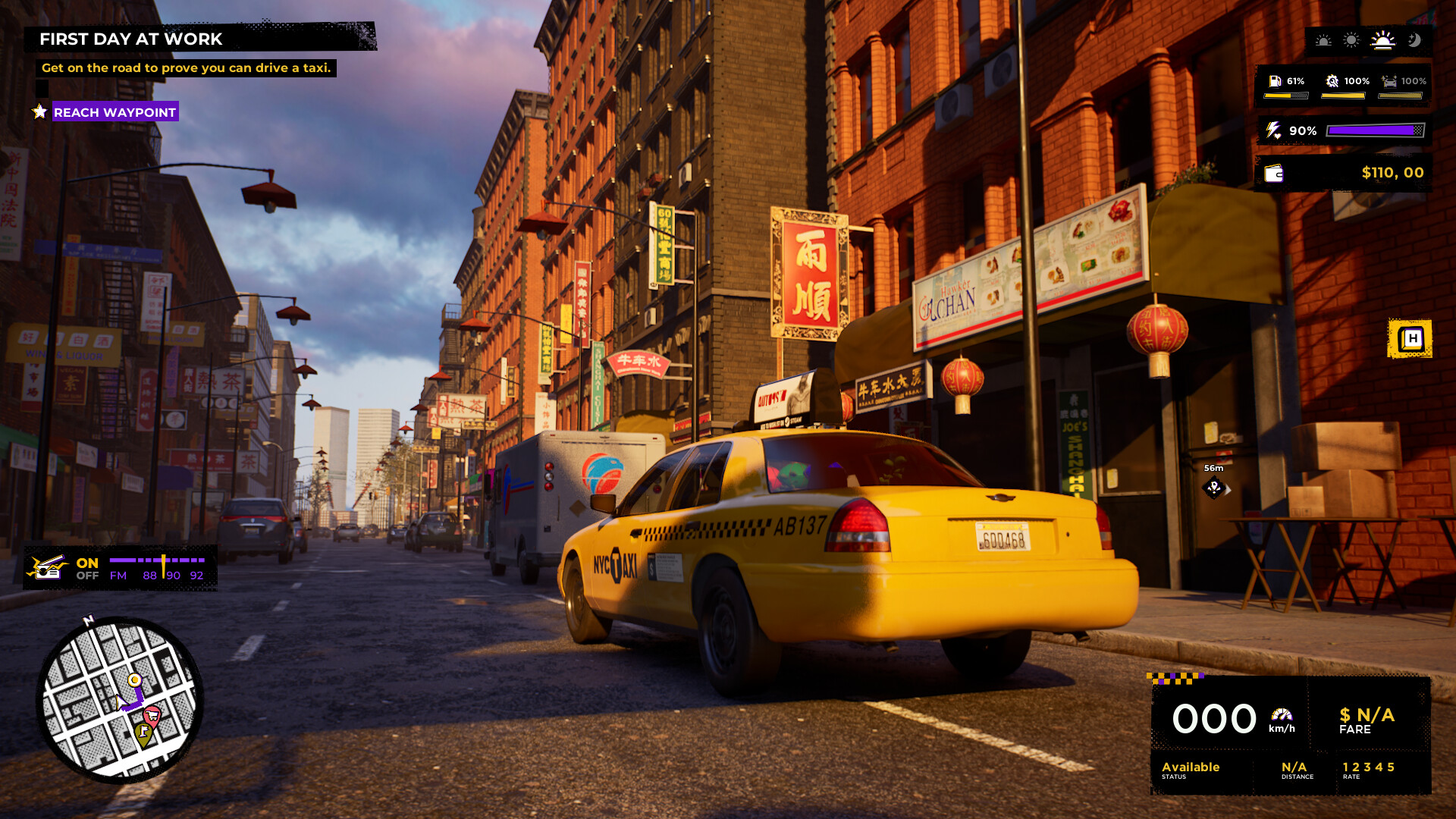Open the circular minimap
Screen dimensions: 1456x819
pos(119,699)
